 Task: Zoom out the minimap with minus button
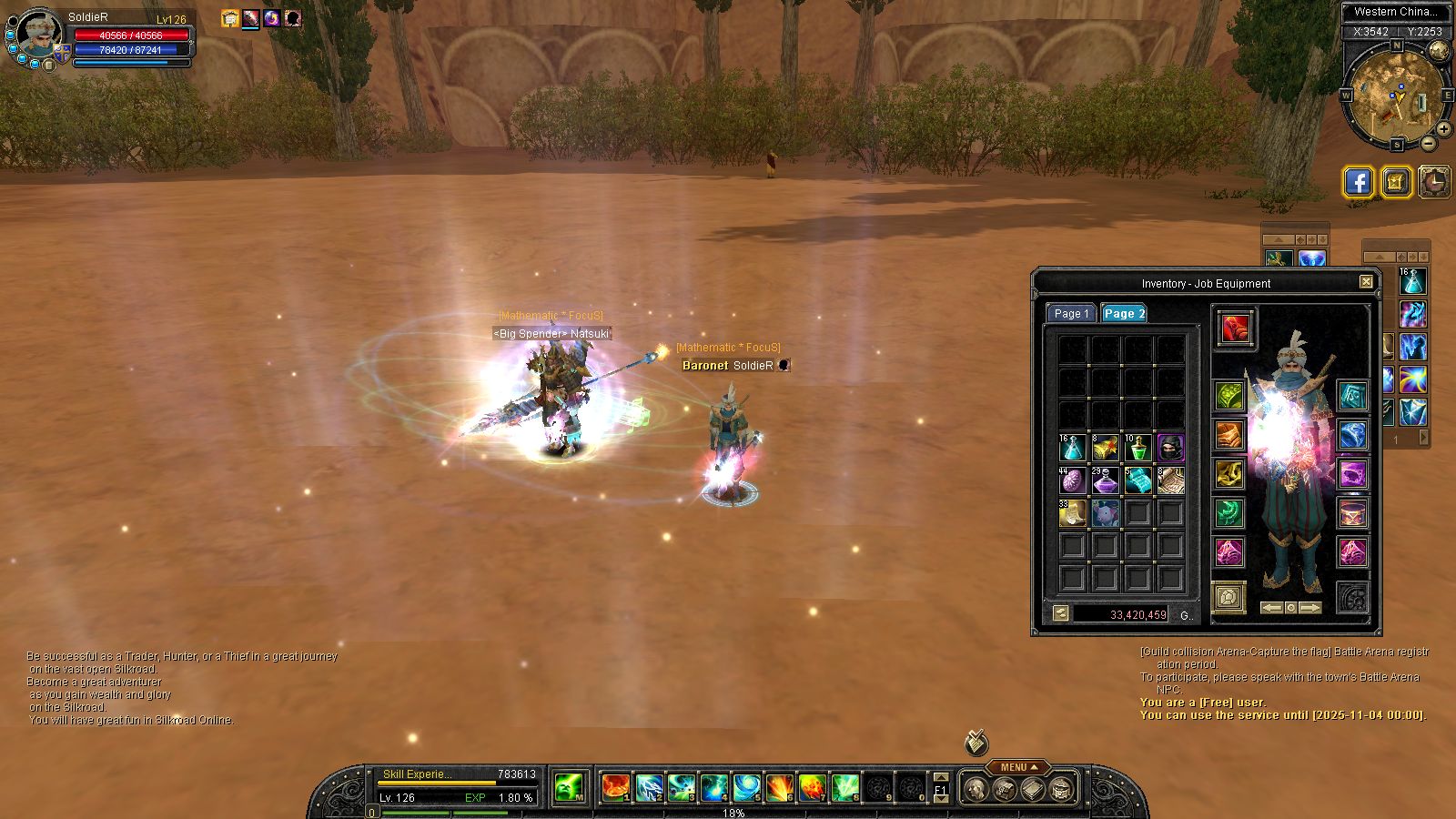pos(1428,143)
